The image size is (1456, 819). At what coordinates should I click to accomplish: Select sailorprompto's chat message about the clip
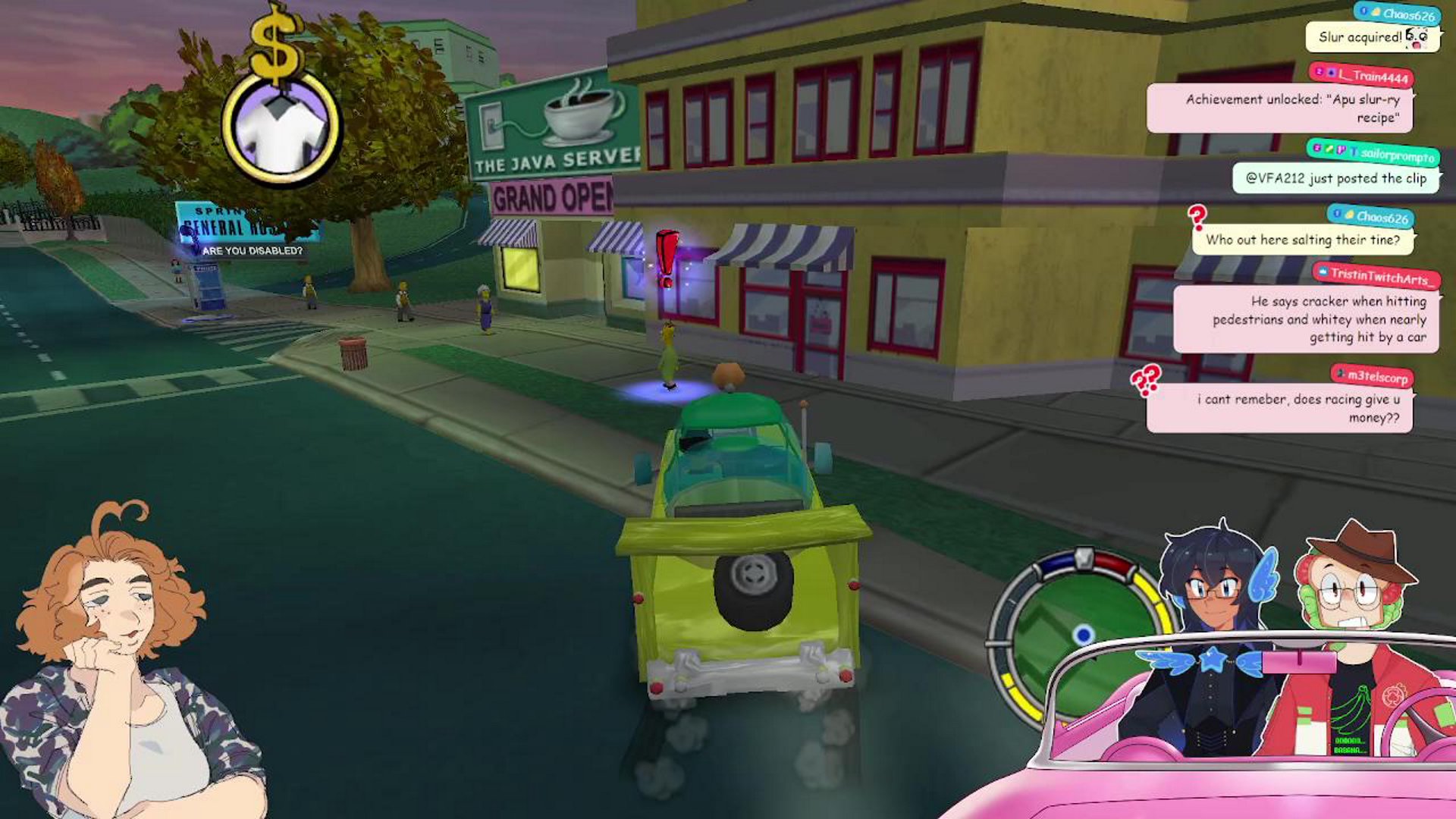point(1335,178)
